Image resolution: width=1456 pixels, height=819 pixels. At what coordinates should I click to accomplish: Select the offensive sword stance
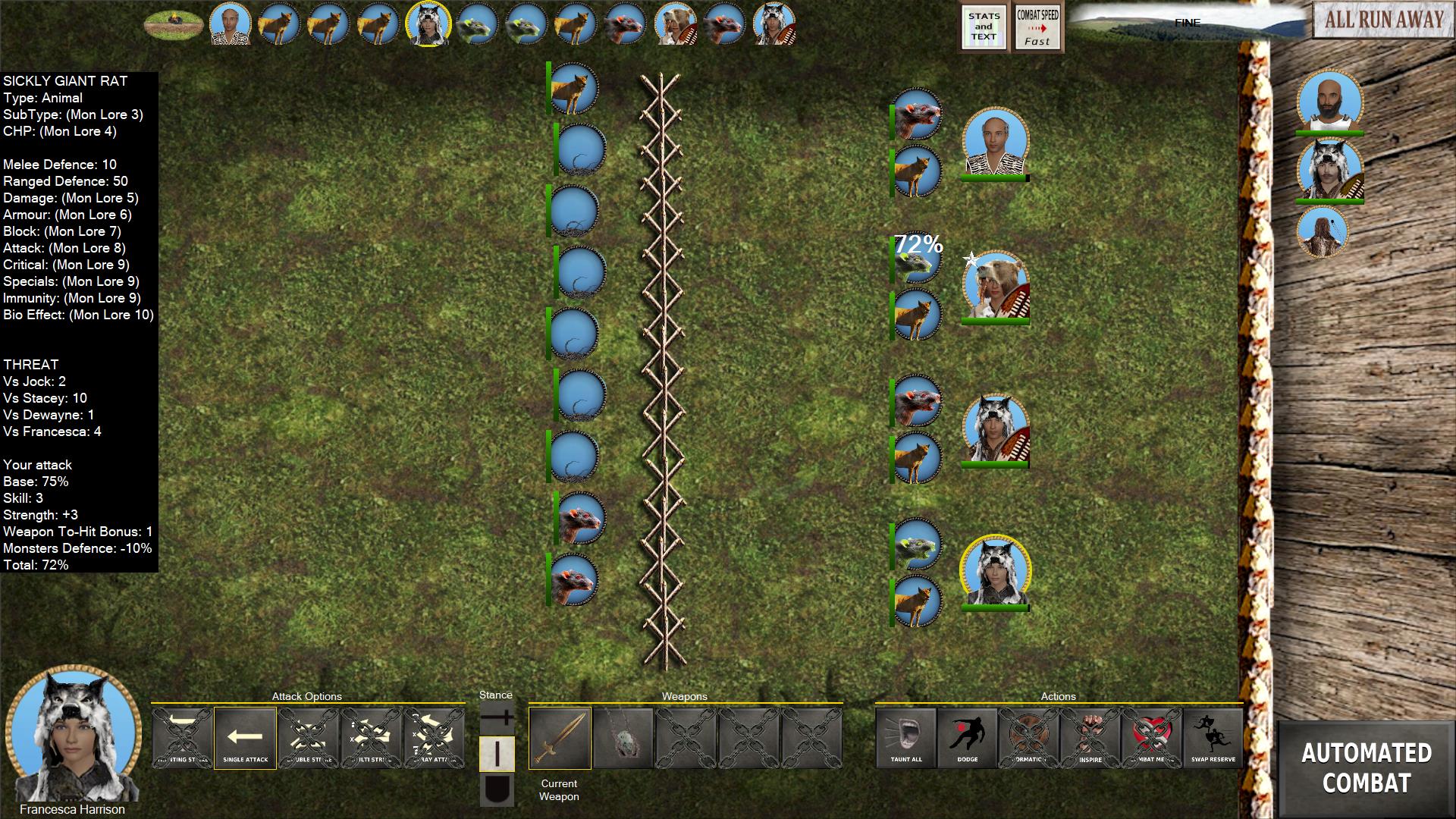point(497,717)
